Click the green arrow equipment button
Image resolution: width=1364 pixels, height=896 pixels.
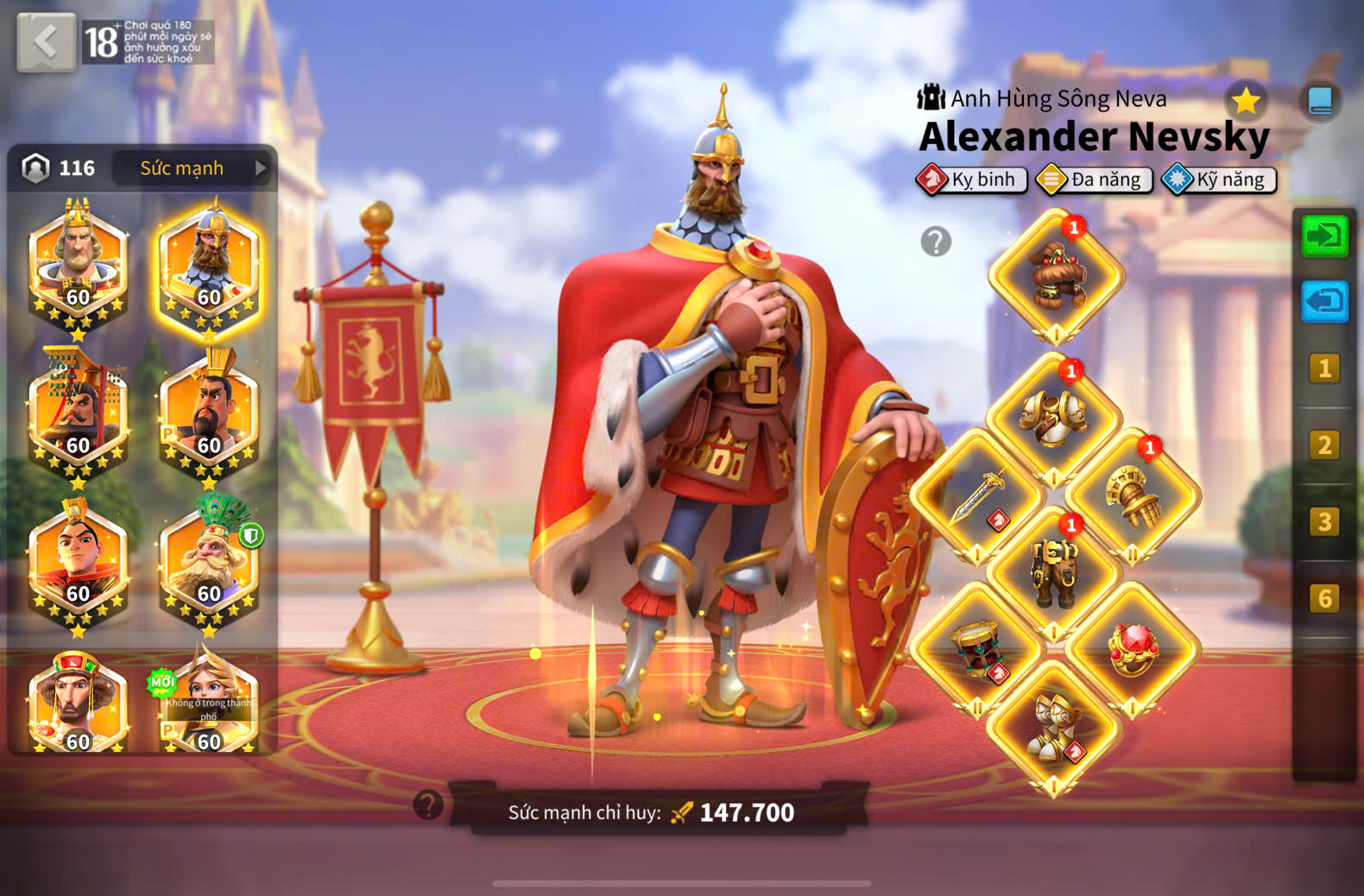tap(1324, 236)
